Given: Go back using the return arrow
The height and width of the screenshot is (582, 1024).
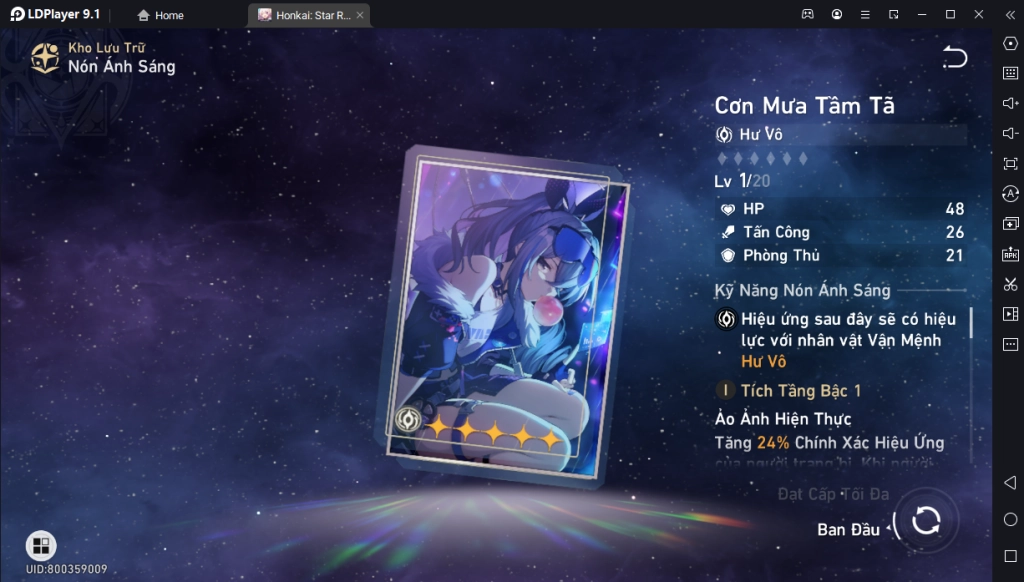Looking at the screenshot, I should pos(955,58).
